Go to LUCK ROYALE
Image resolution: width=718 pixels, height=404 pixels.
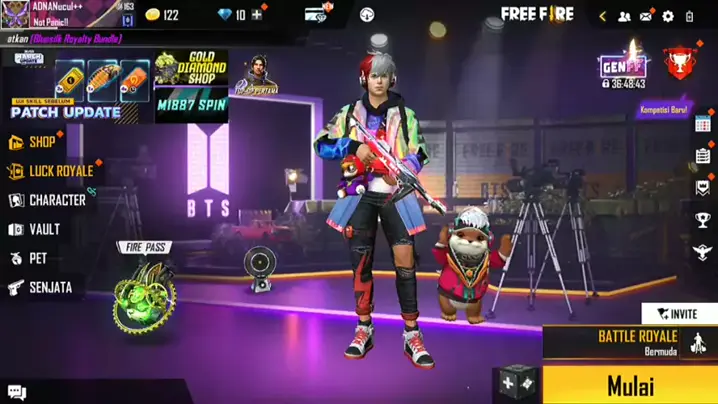(x=58, y=171)
